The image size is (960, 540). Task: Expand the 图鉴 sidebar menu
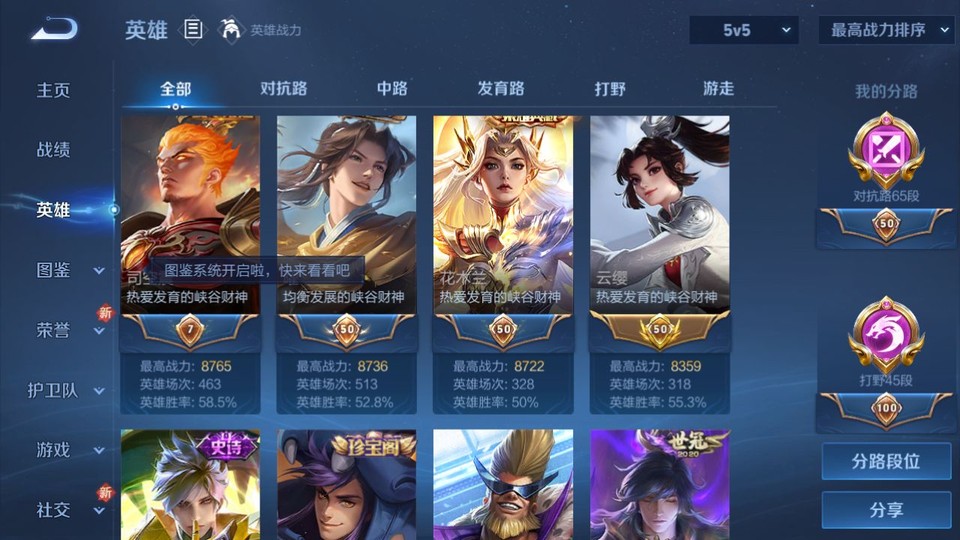click(68, 270)
